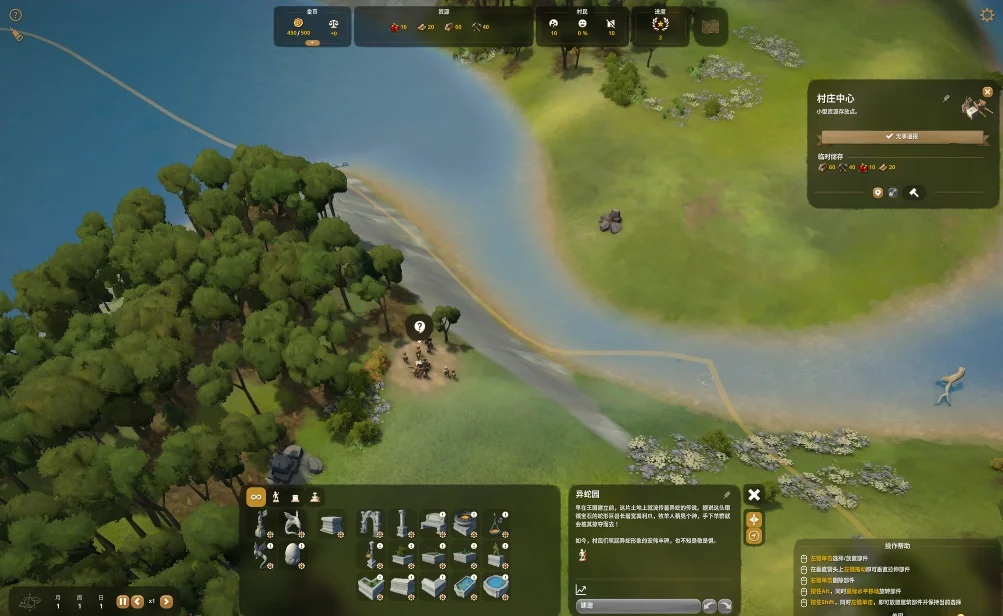Click the location pin button in 村庄中心 panel

pos(878,192)
